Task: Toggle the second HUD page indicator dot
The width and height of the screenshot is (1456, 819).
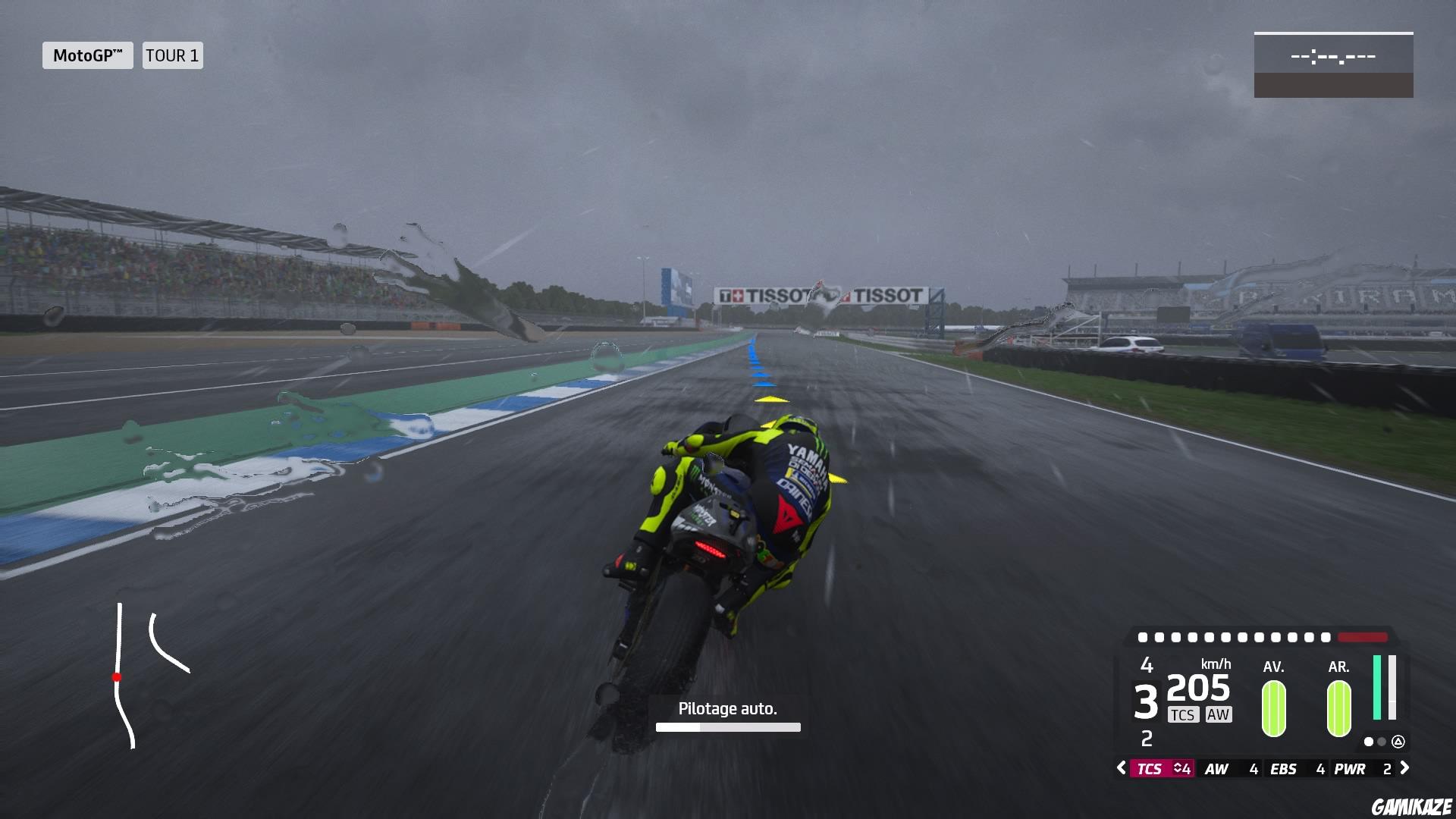Action: coord(1381,742)
